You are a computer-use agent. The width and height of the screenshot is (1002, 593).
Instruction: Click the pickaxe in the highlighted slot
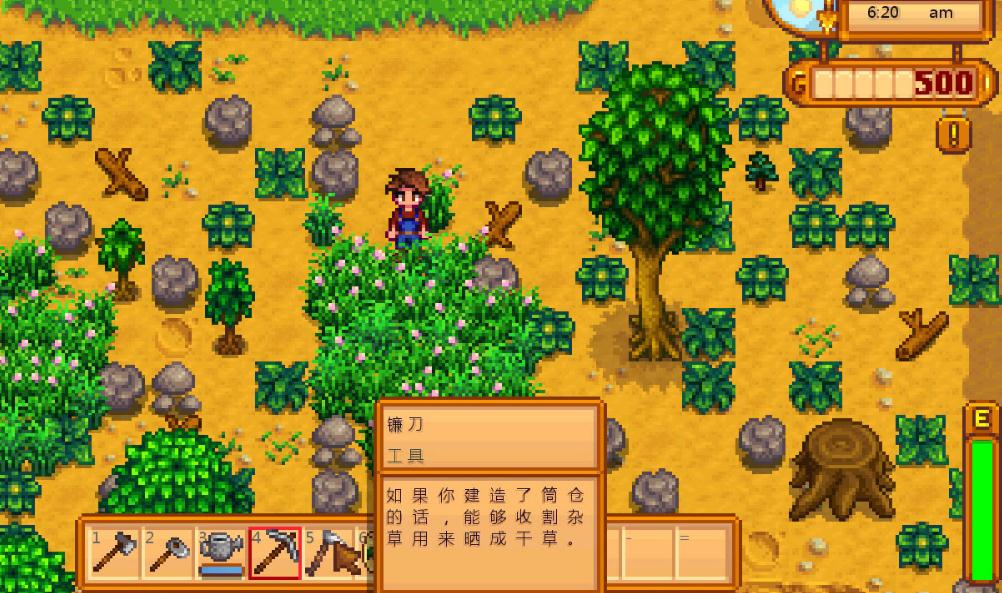coord(275,553)
